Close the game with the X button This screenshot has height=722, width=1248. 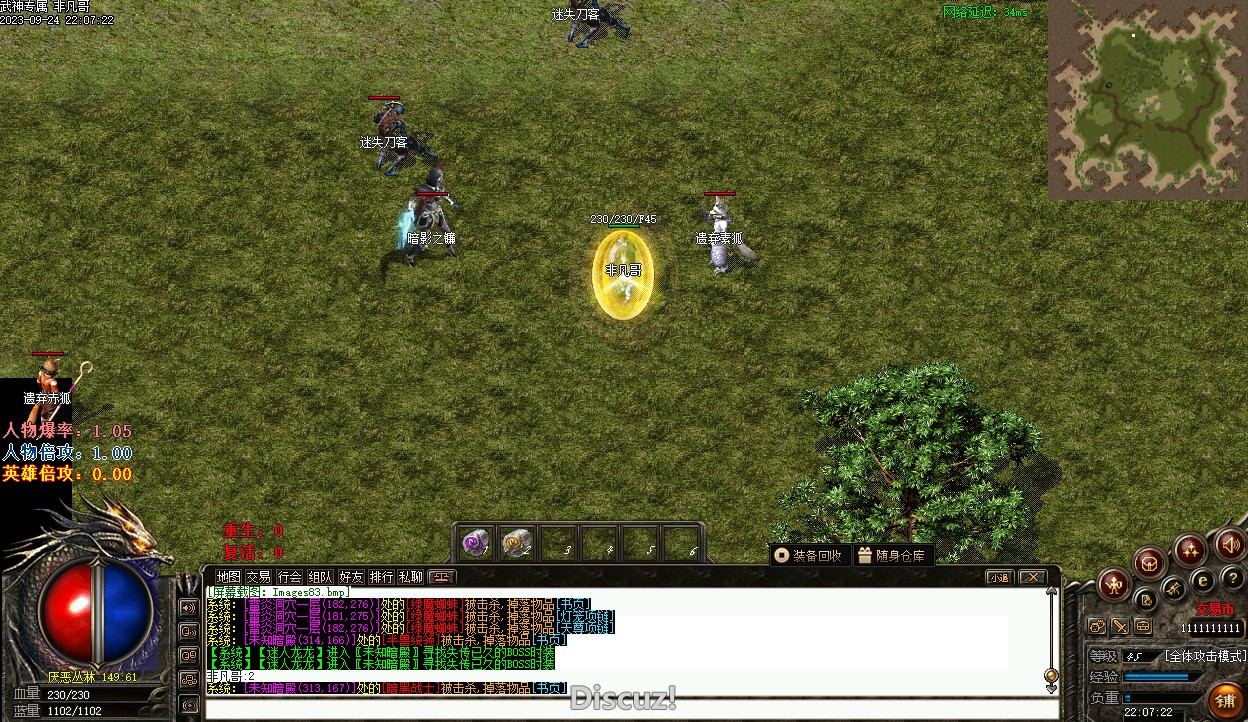tap(1032, 577)
